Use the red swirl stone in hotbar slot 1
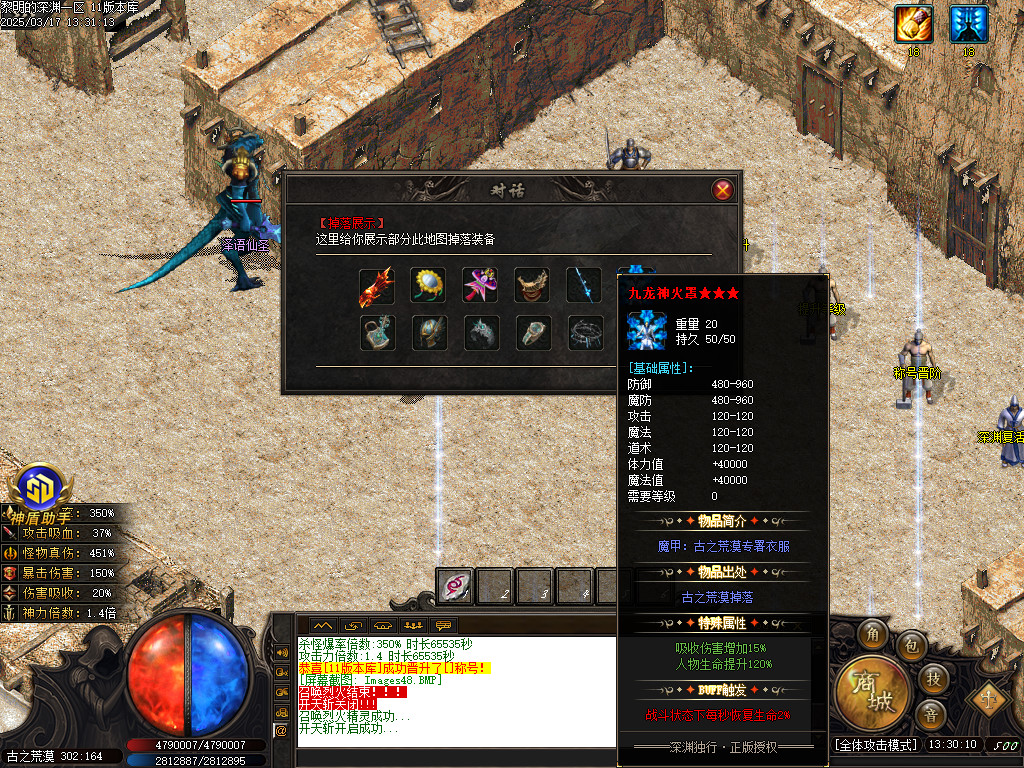This screenshot has height=768, width=1024. pos(456,587)
